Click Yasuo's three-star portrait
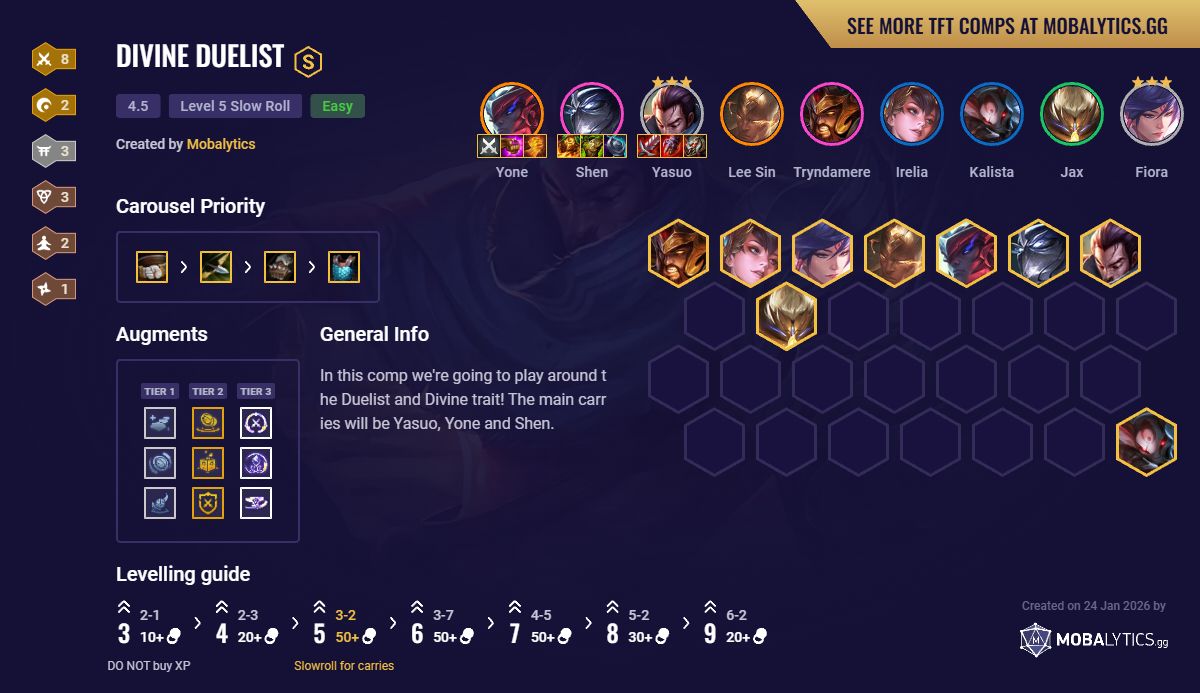This screenshot has width=1200, height=693. 672,113
